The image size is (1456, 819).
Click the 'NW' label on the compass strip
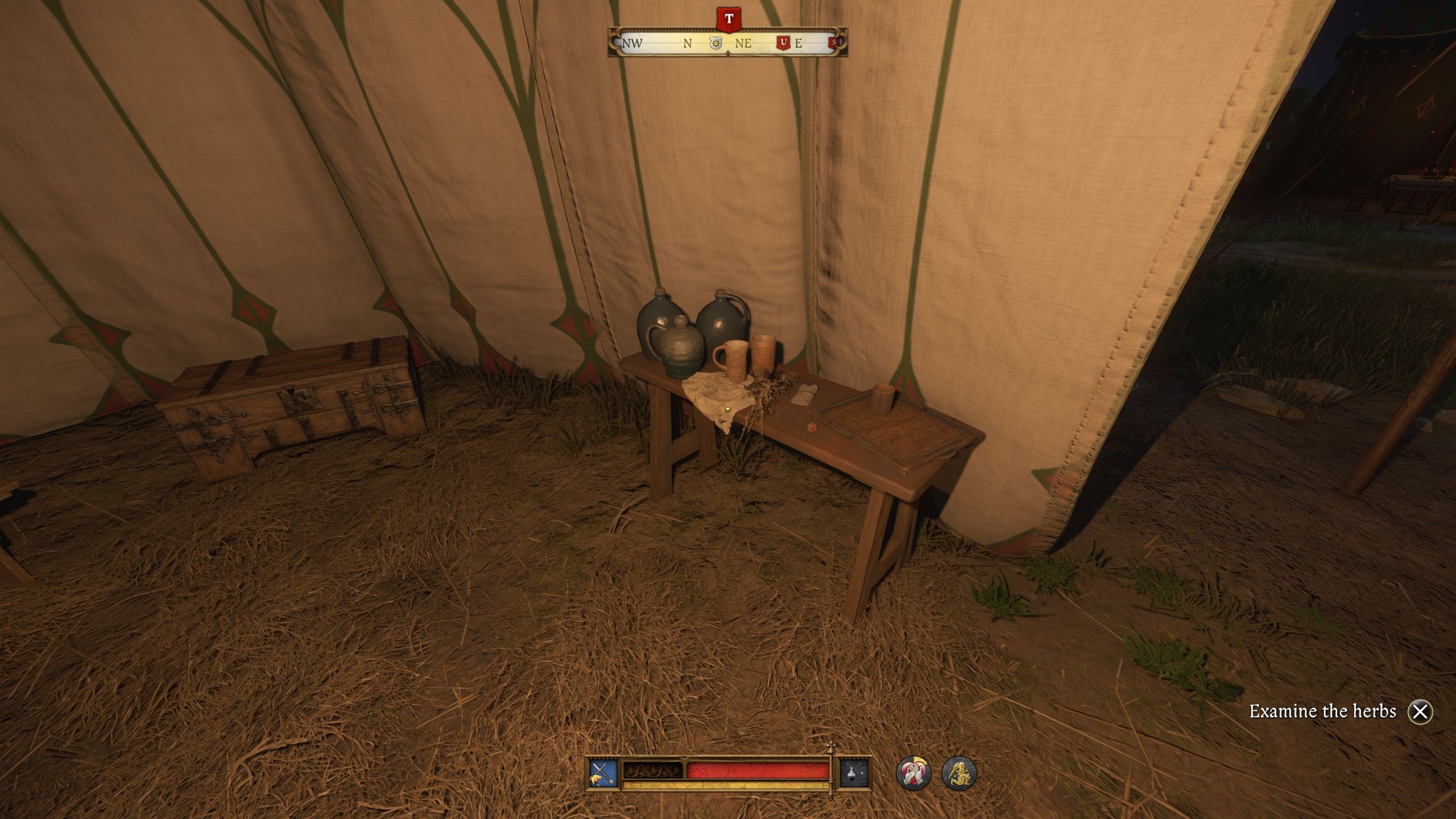[x=633, y=43]
